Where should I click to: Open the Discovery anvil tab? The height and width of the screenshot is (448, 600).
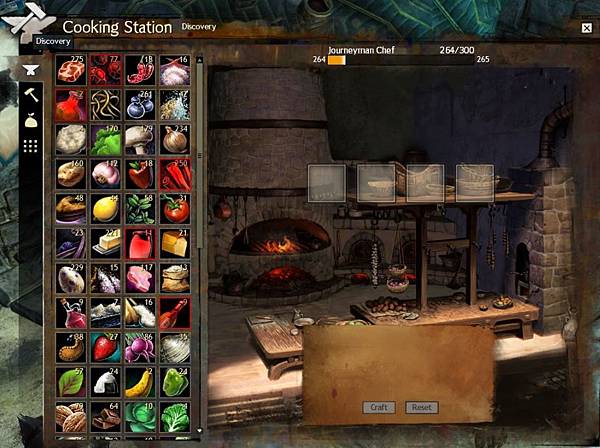pyautogui.click(x=31, y=70)
